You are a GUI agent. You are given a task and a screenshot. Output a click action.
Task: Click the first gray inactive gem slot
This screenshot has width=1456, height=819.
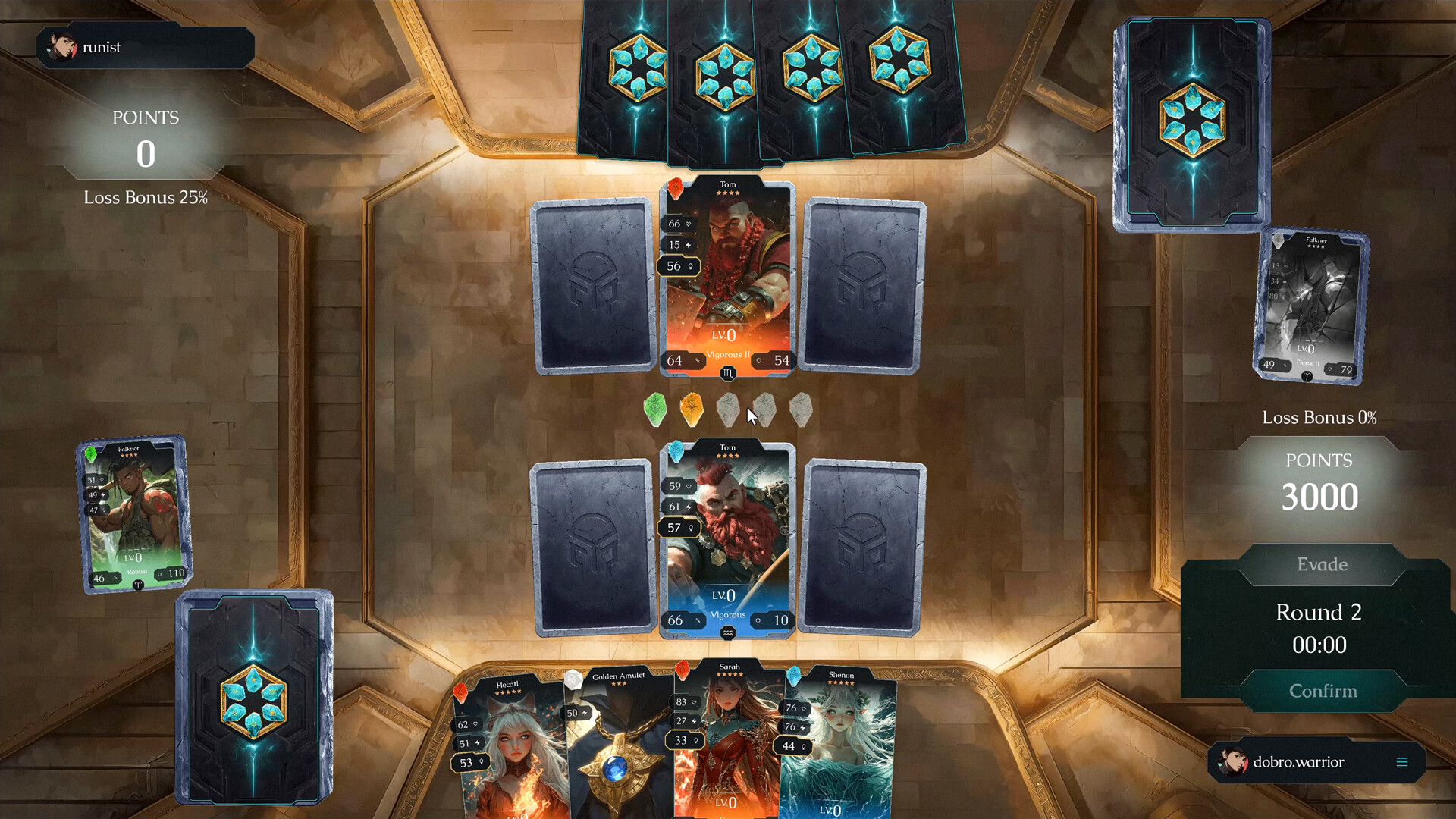click(x=729, y=409)
